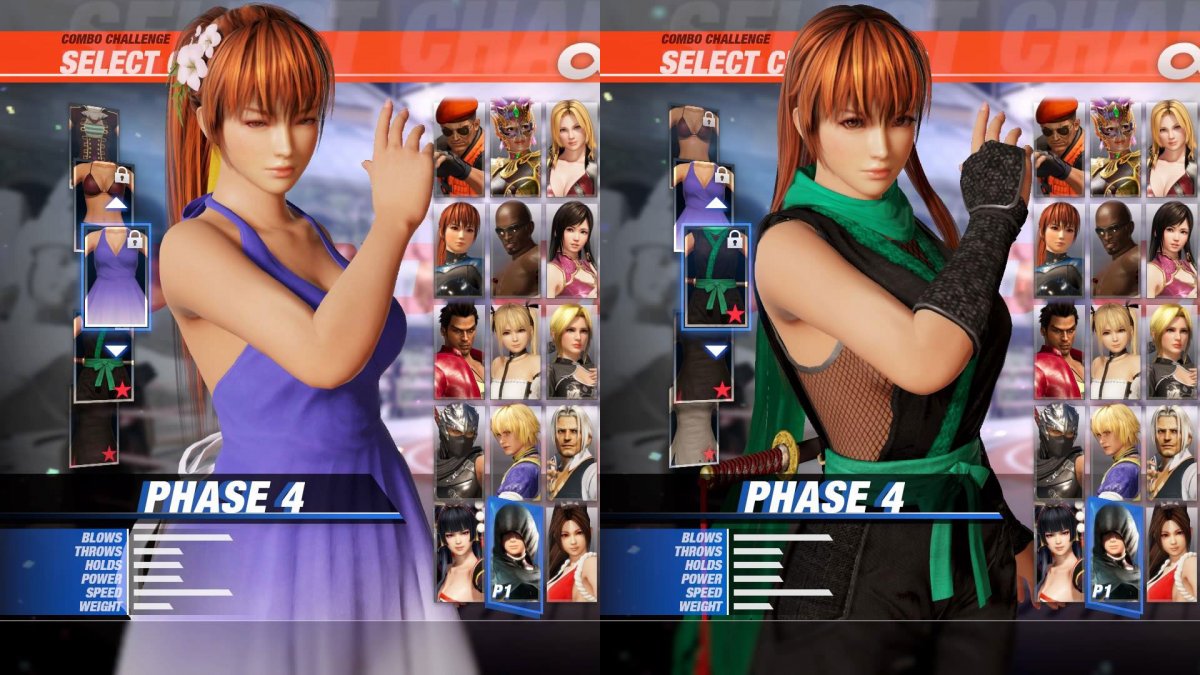Select the hooded P1 portrait in the ninja-outfit view
The width and height of the screenshot is (1200, 675).
pyautogui.click(x=1115, y=553)
